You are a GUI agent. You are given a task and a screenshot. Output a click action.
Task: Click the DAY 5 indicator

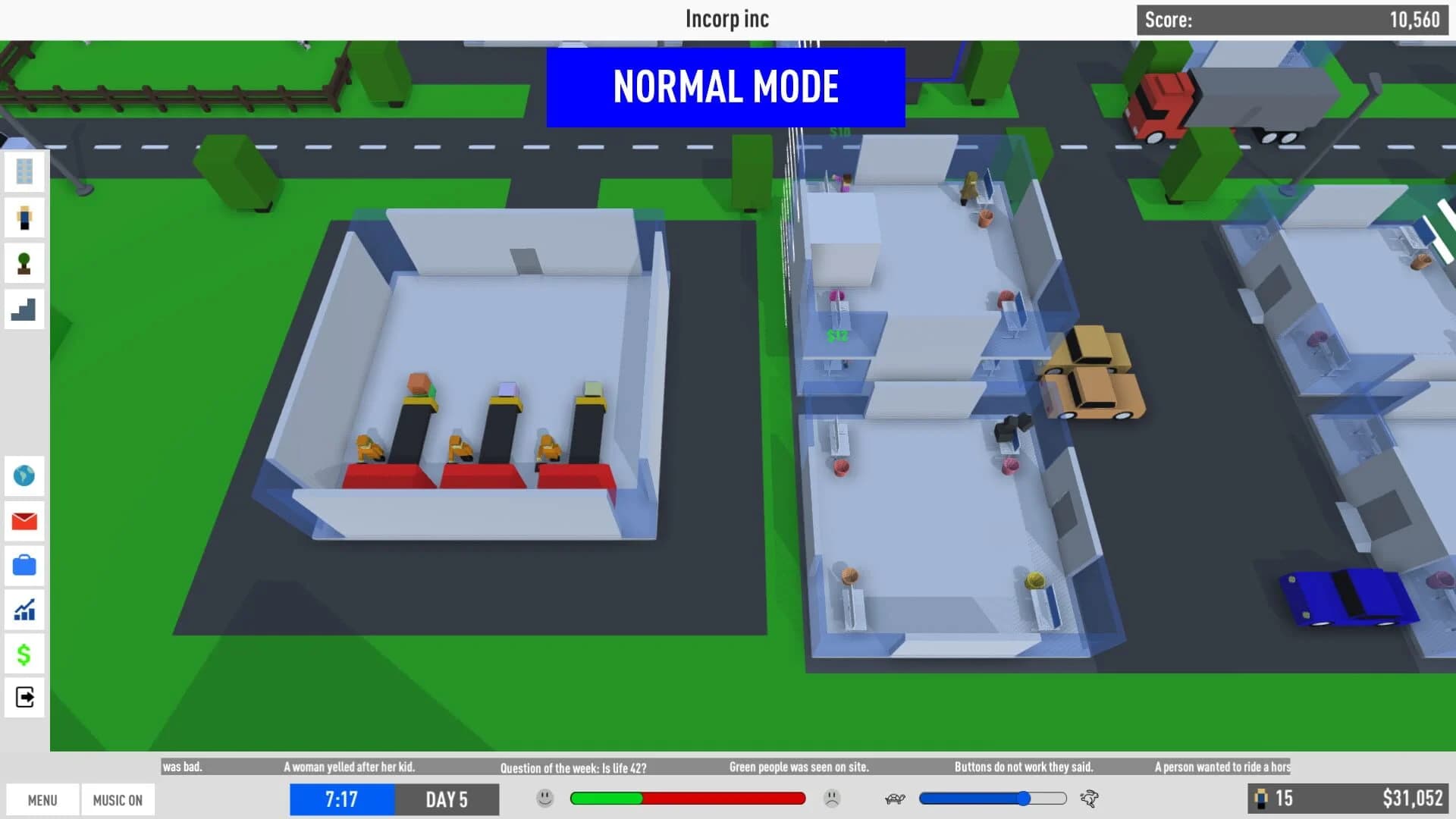(447, 799)
